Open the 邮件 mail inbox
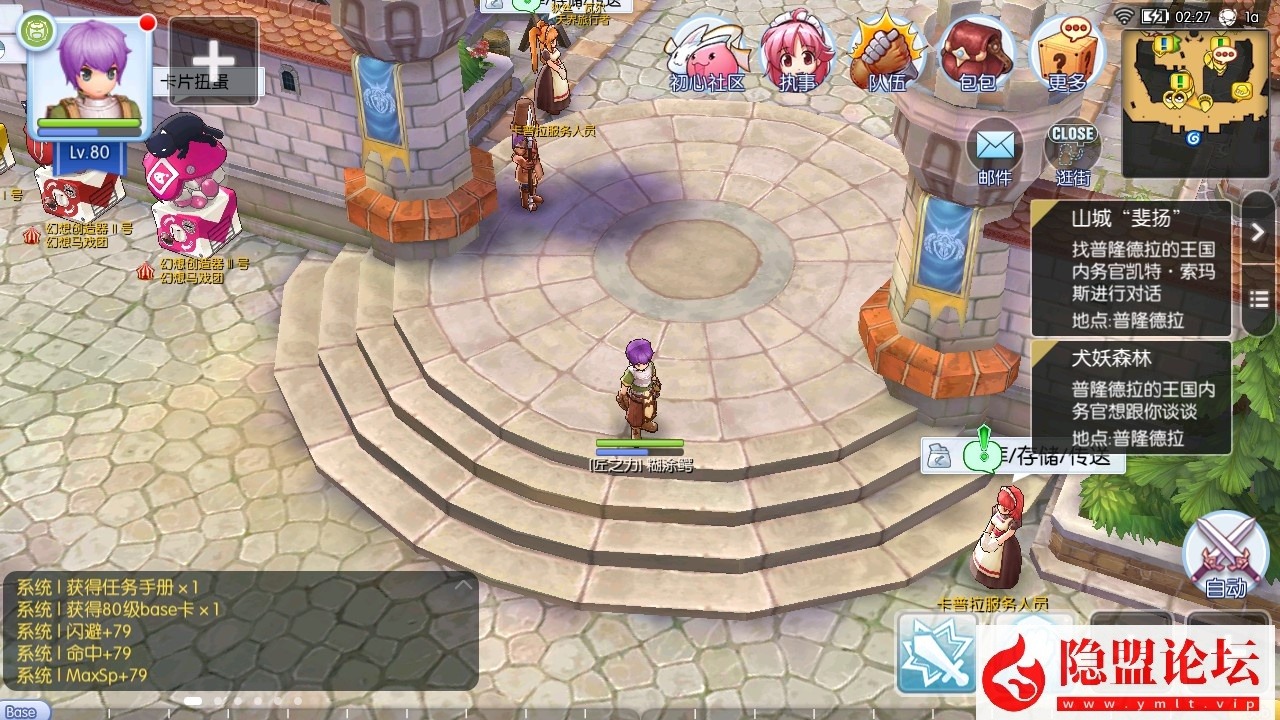This screenshot has width=1280, height=720. 994,152
